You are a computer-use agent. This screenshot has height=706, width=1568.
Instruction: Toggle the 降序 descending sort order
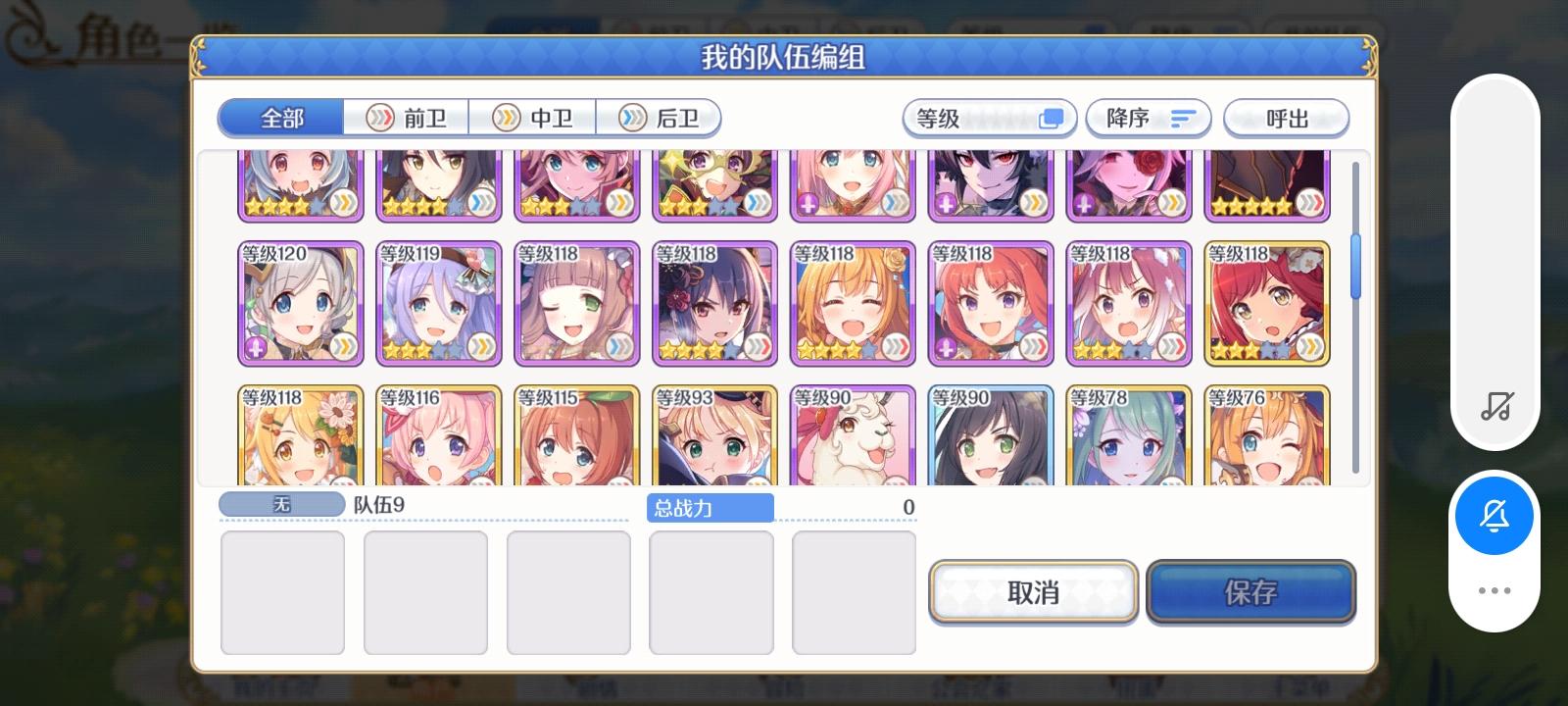pos(1147,118)
